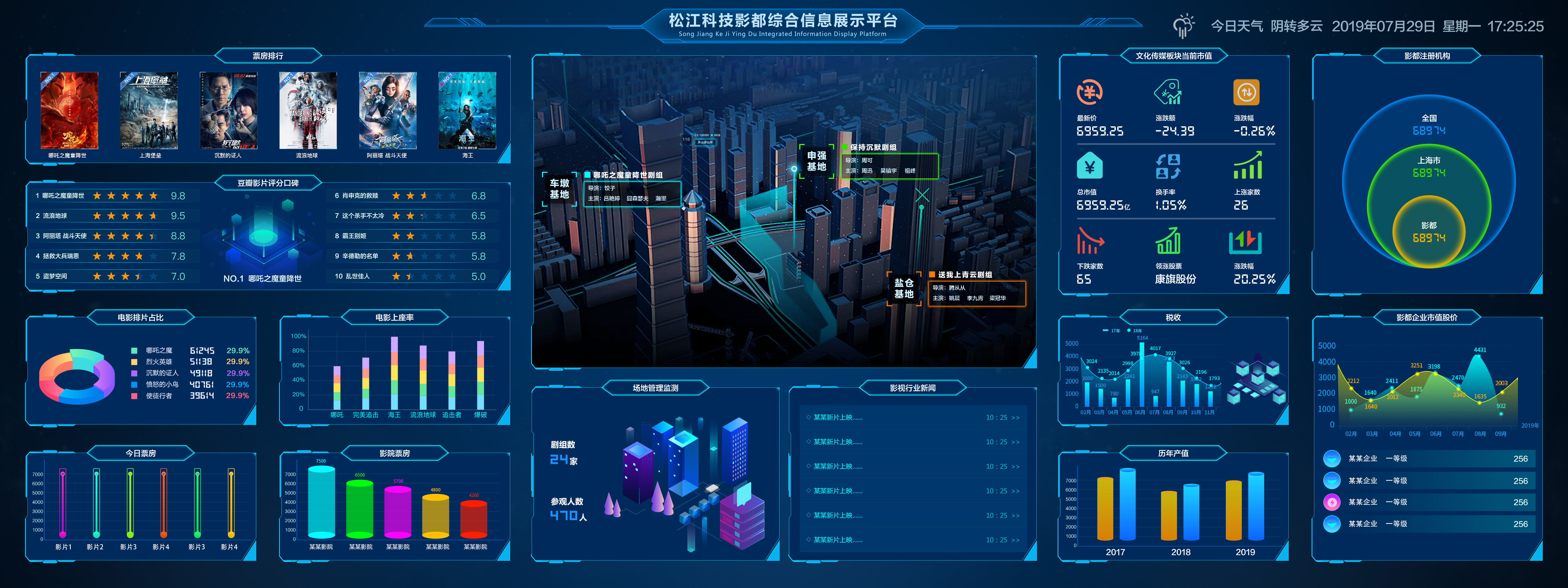Click the 康旗股份 leading stock link
This screenshot has height=588, width=1568.
[x=1176, y=279]
